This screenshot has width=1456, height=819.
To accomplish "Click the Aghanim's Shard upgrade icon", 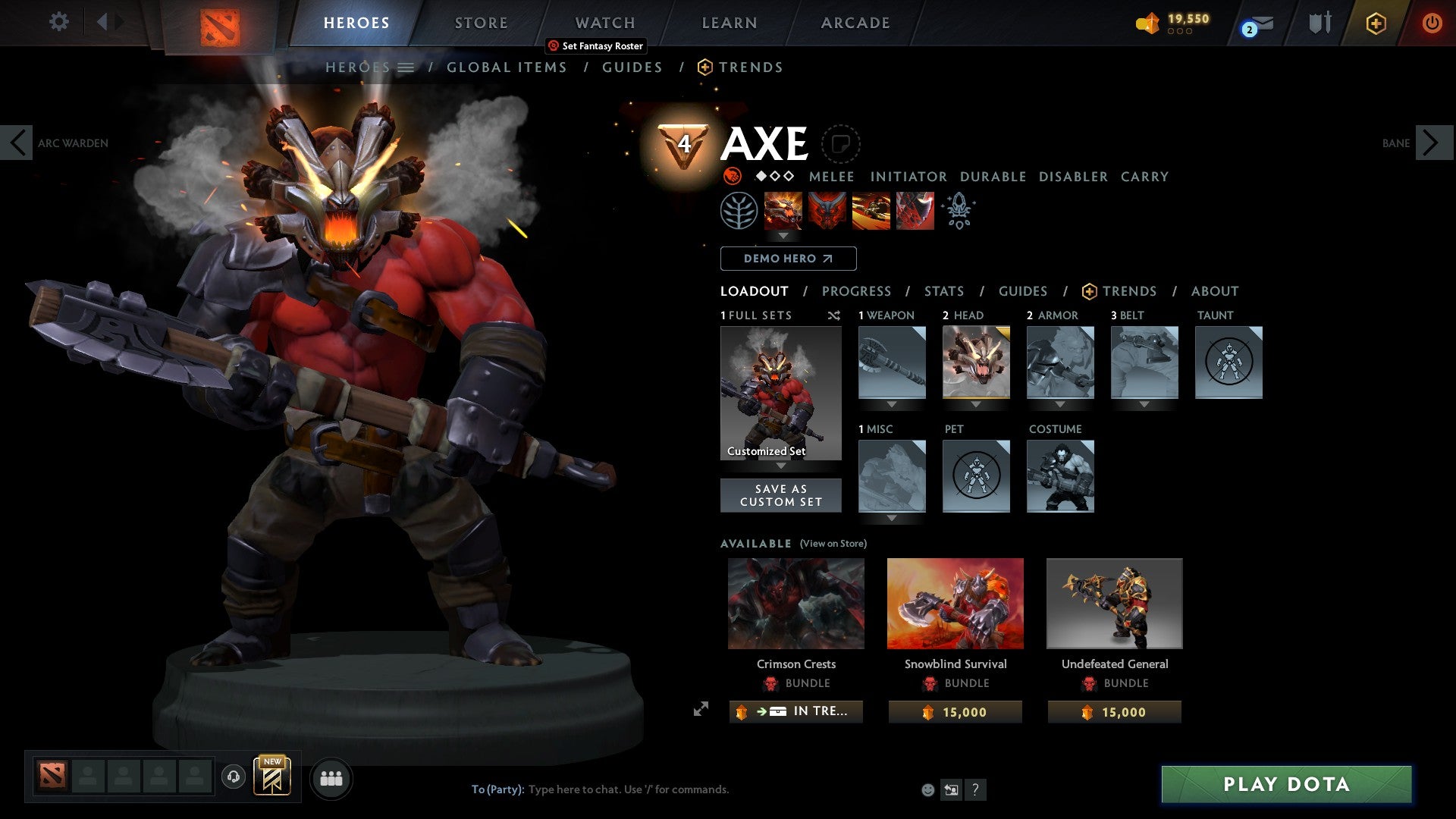I will [x=959, y=211].
